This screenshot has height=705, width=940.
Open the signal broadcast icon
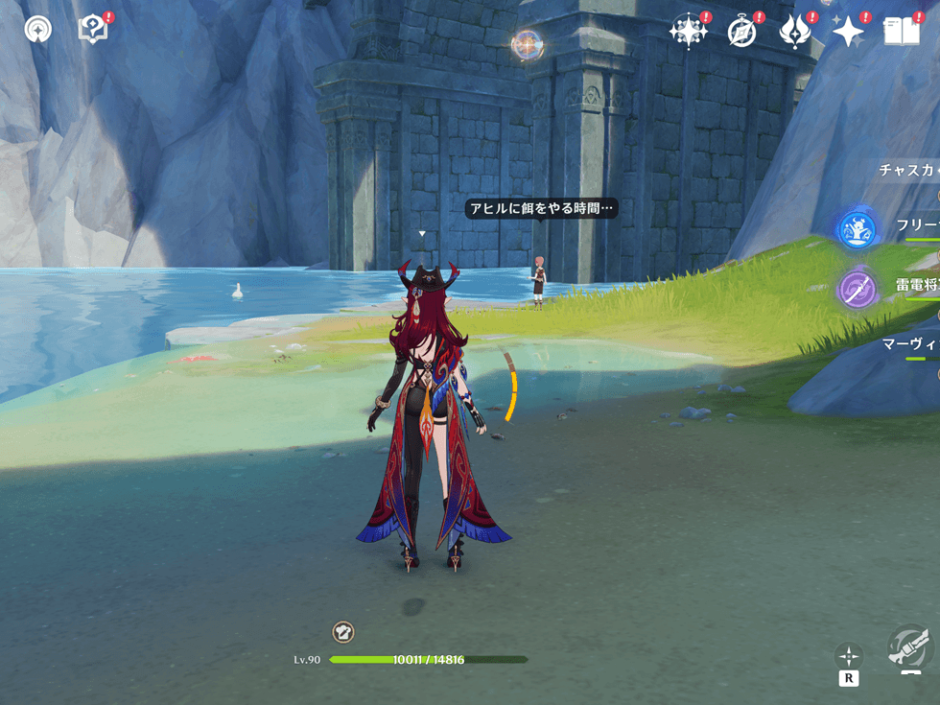click(x=38, y=30)
